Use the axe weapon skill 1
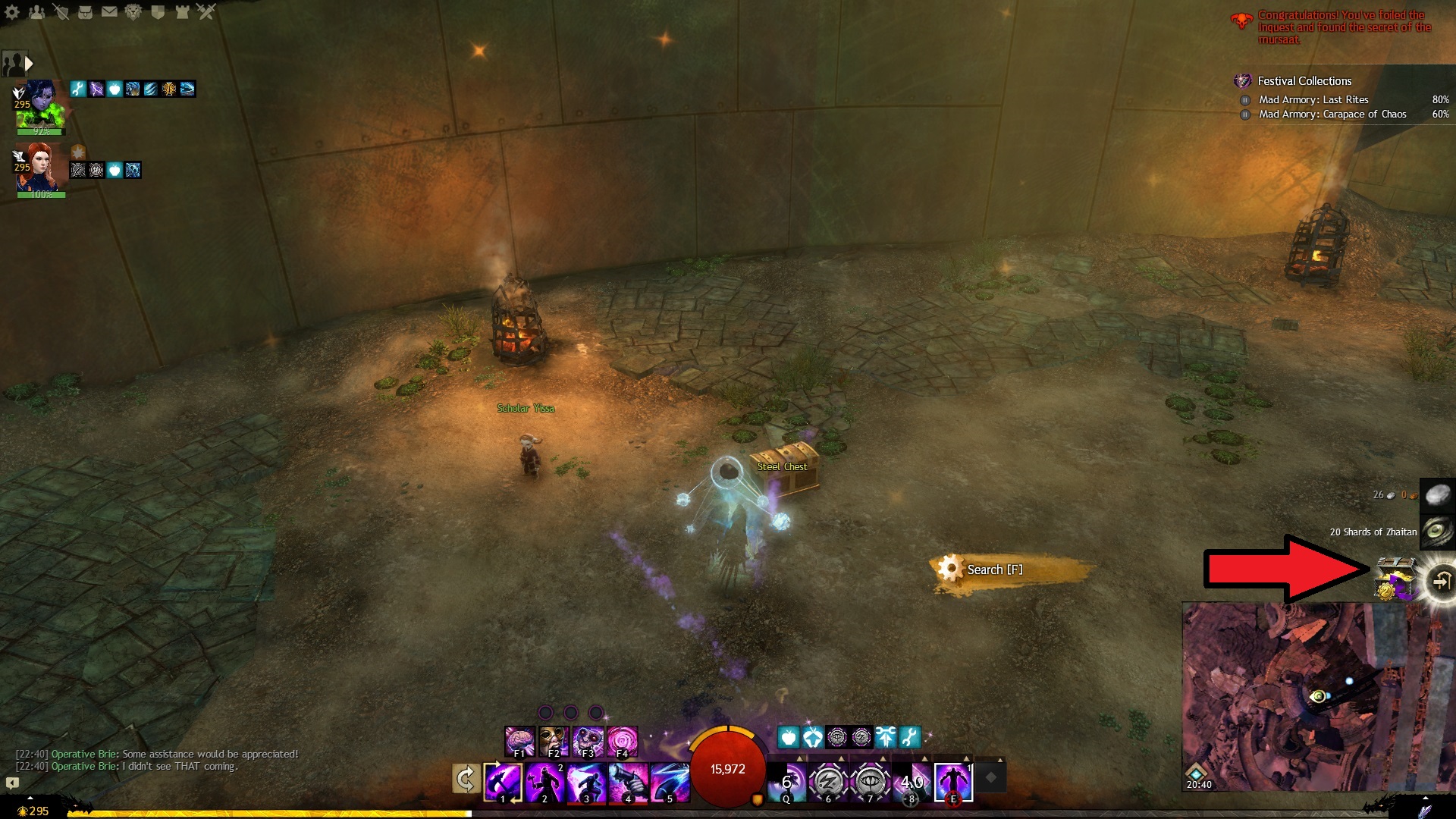 (503, 783)
